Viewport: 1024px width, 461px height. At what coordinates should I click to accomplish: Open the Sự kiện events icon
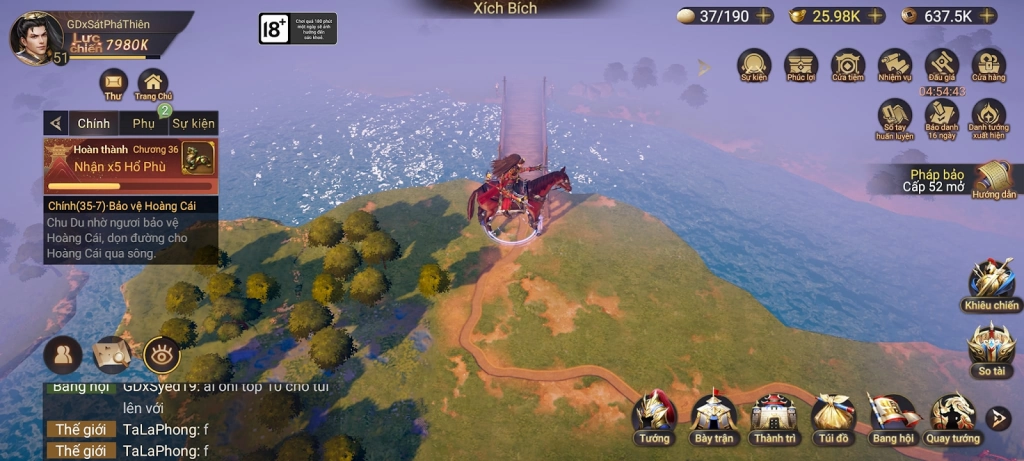754,64
